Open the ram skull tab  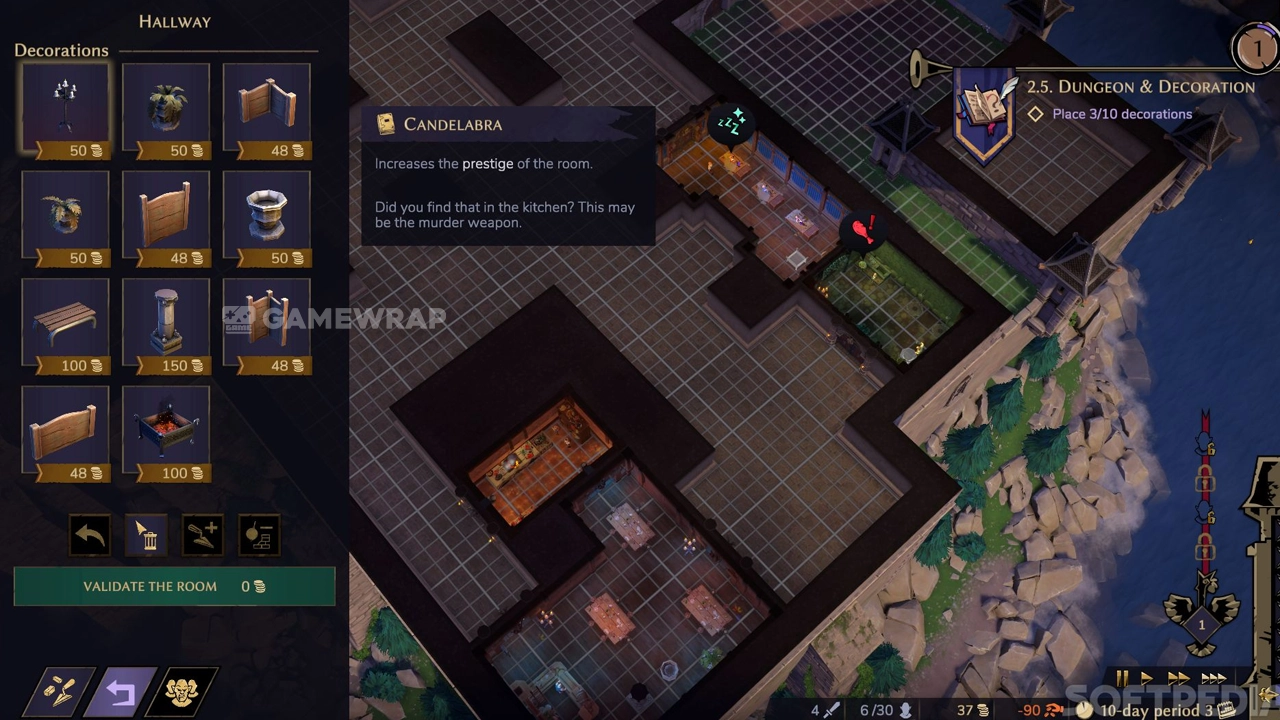tap(181, 692)
